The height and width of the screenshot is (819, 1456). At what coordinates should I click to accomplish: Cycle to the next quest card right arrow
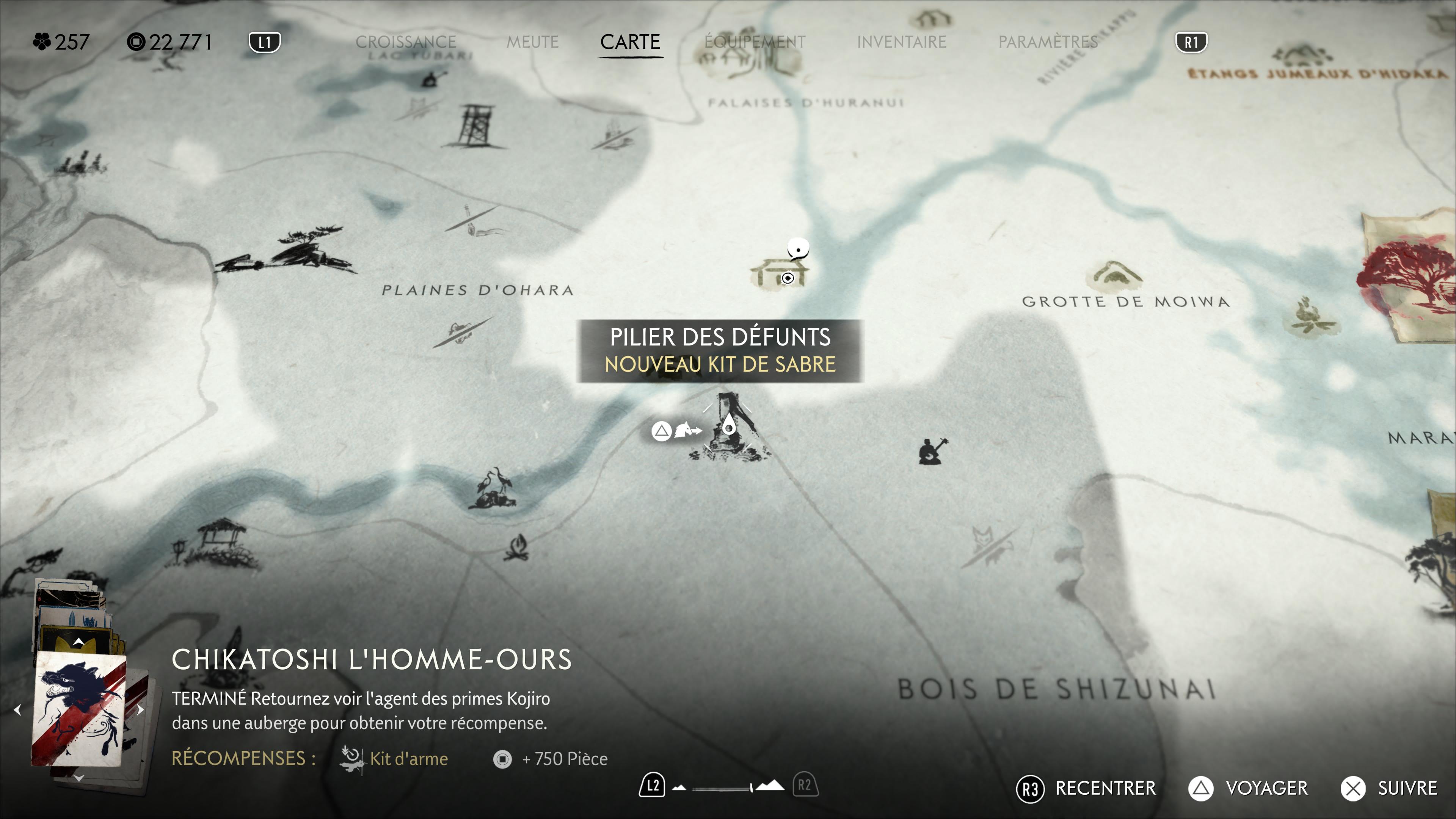click(x=141, y=709)
